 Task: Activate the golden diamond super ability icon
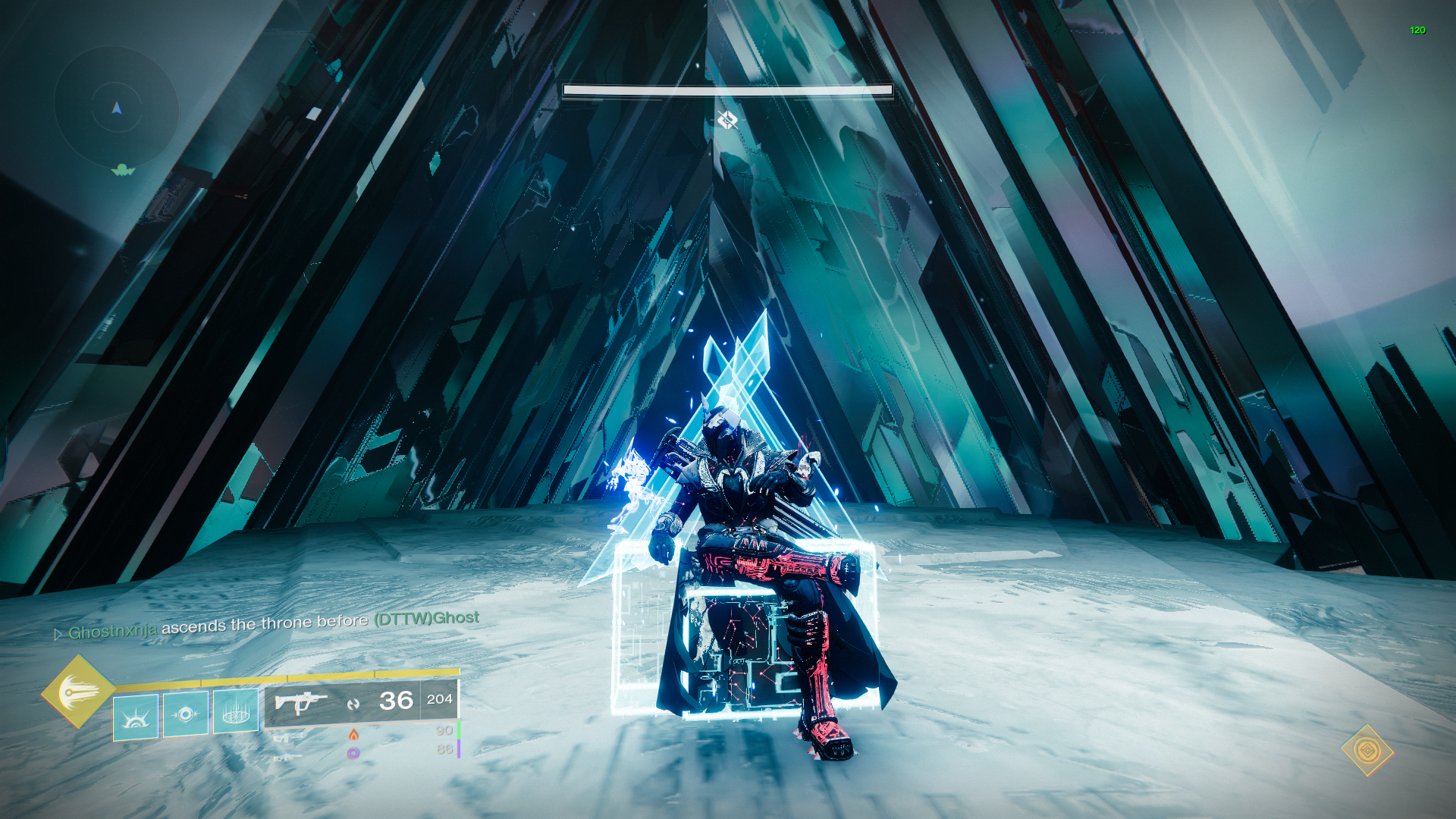pyautogui.click(x=77, y=692)
